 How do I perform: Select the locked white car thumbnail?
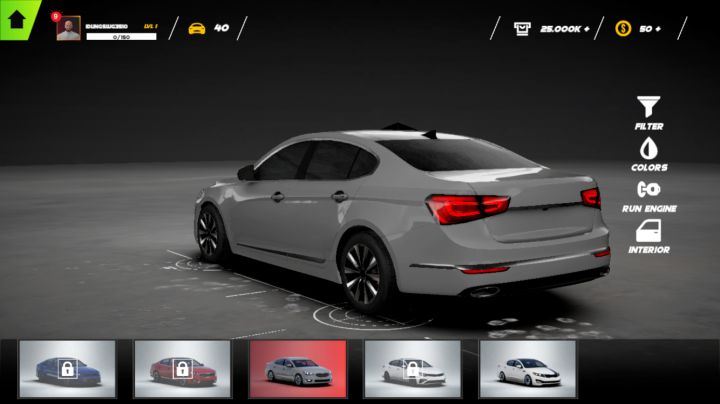tap(412, 369)
